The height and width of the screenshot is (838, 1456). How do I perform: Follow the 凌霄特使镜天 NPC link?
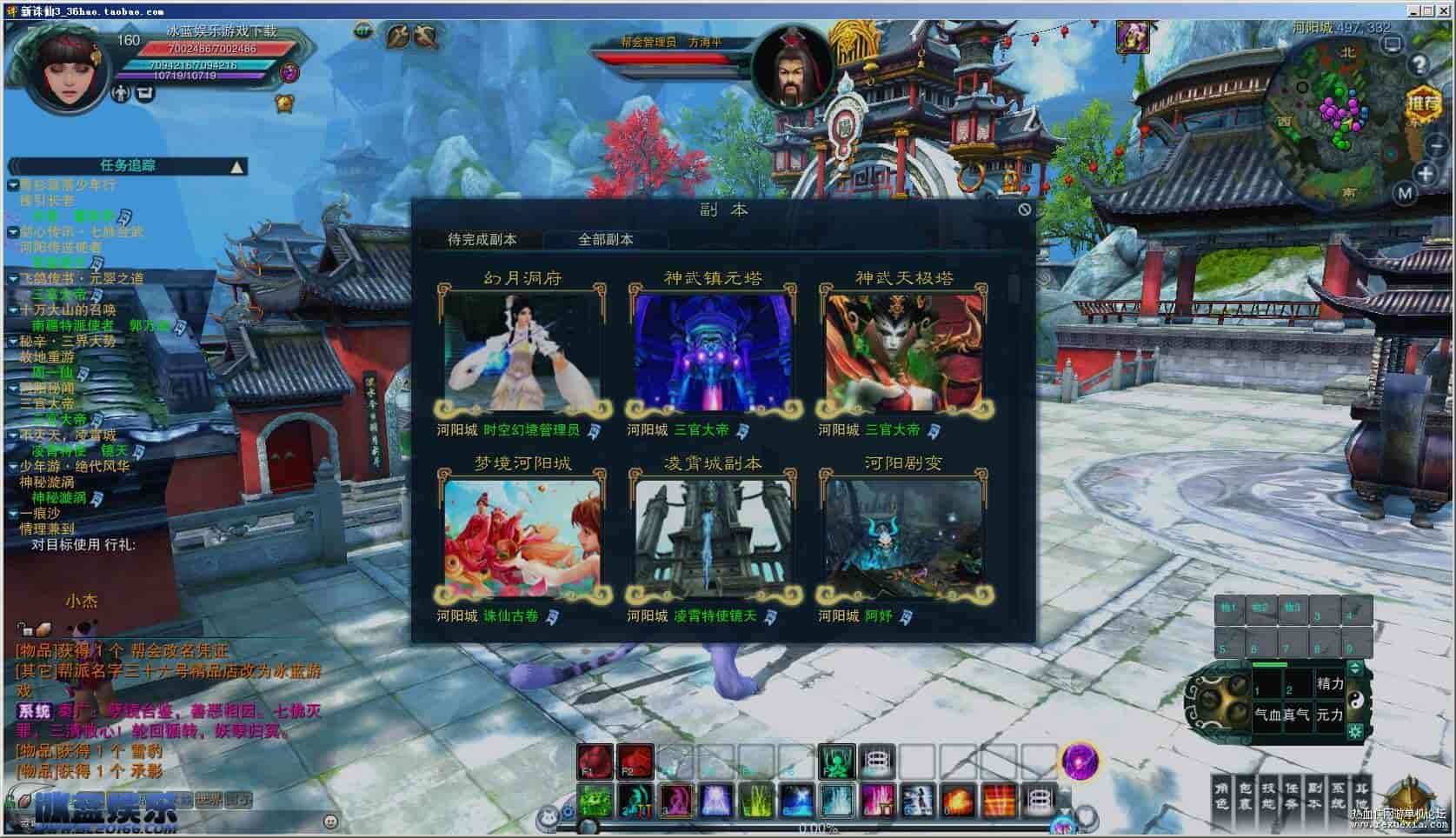(x=715, y=616)
